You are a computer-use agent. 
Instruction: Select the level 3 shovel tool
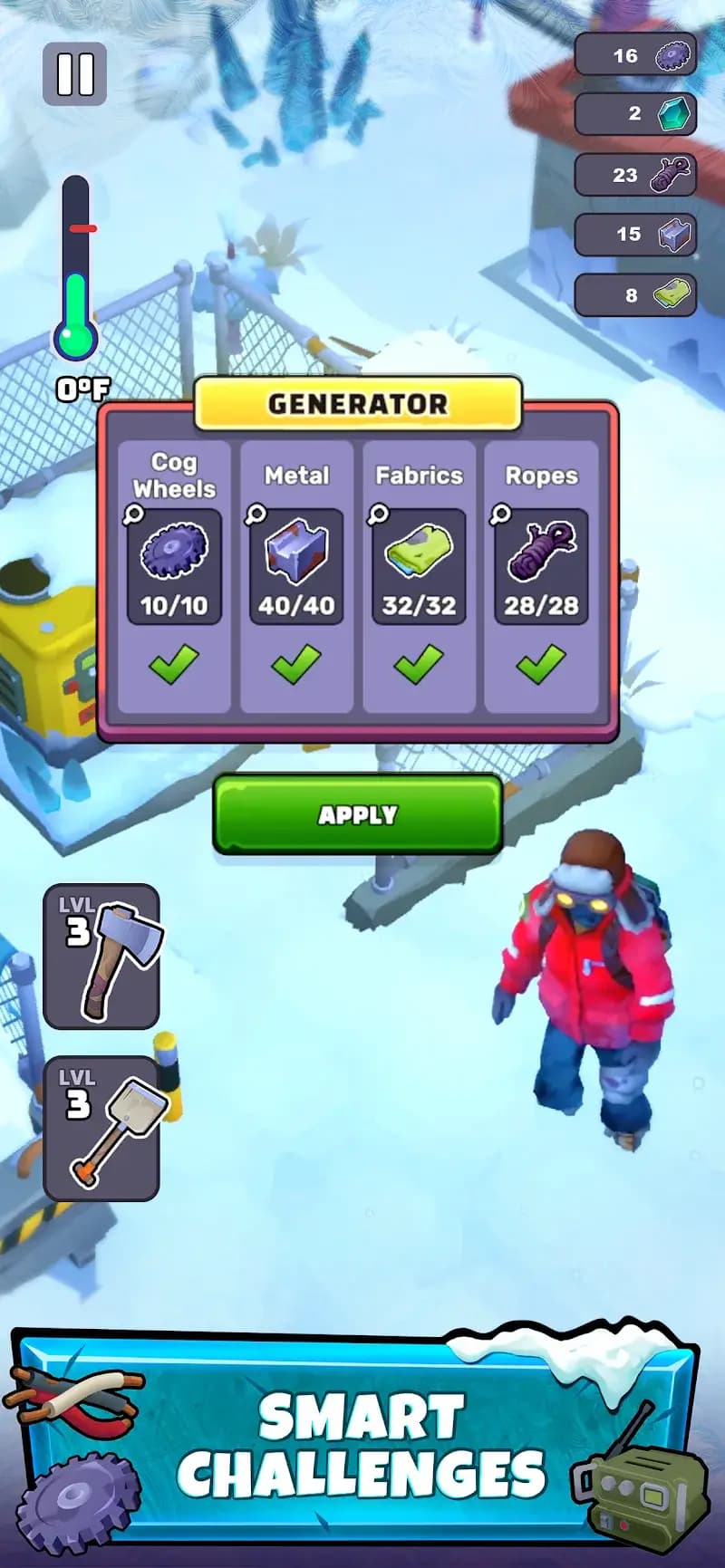click(101, 1129)
